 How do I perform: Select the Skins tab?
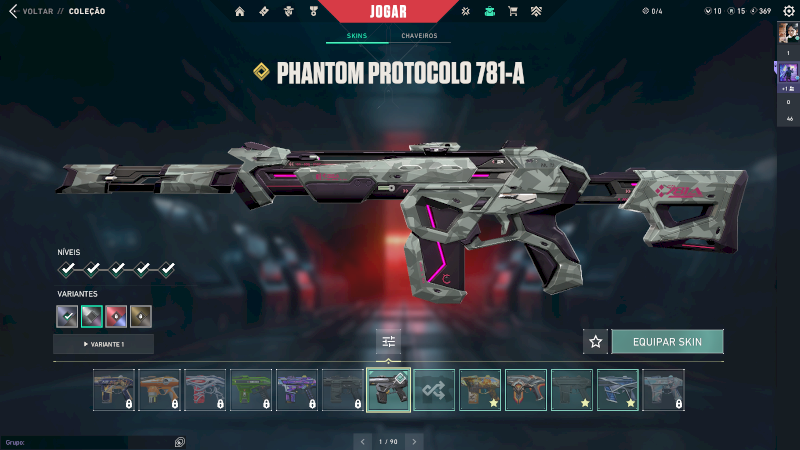[x=356, y=36]
